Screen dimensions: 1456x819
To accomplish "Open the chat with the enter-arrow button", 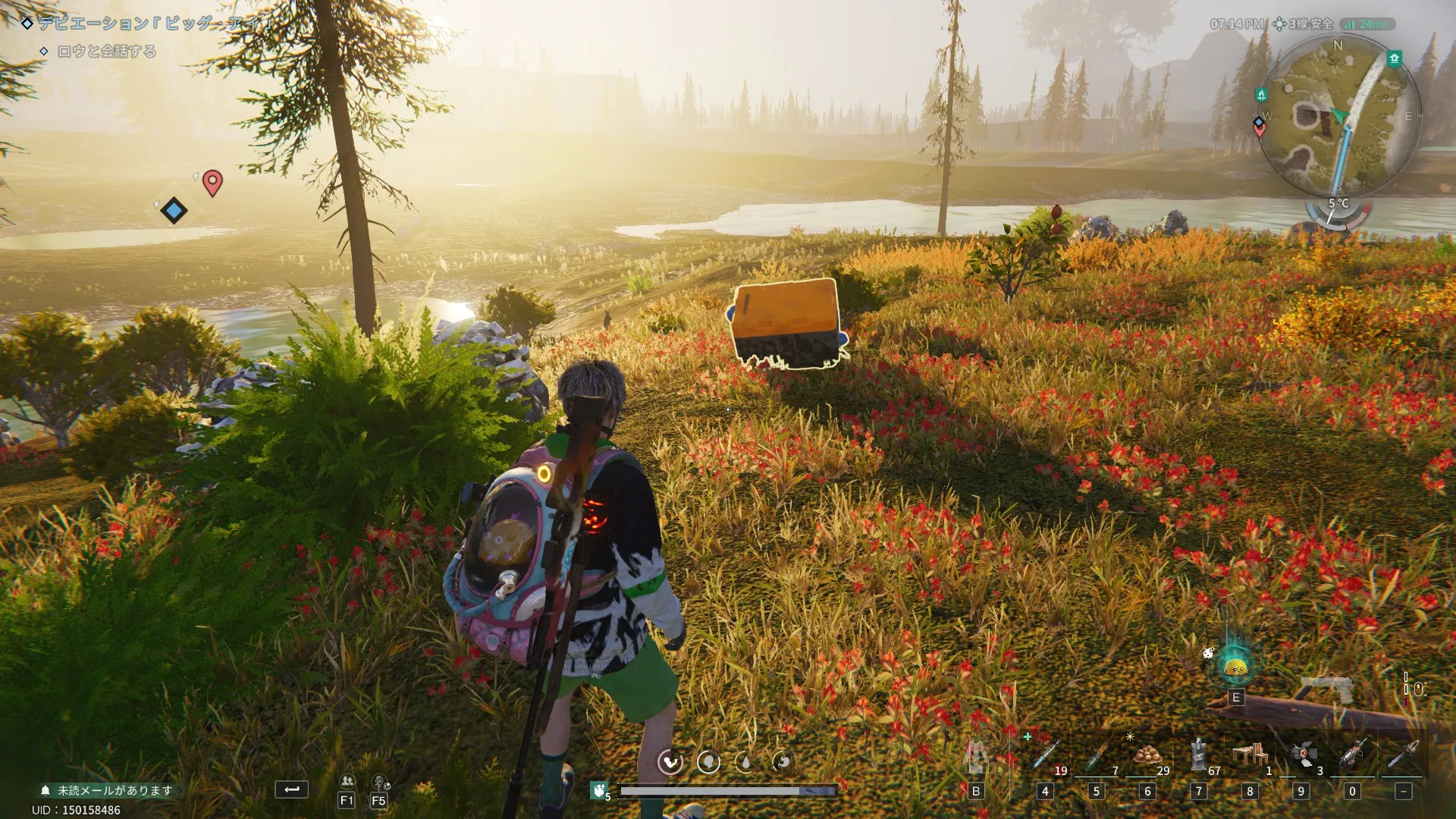I will coord(291,789).
